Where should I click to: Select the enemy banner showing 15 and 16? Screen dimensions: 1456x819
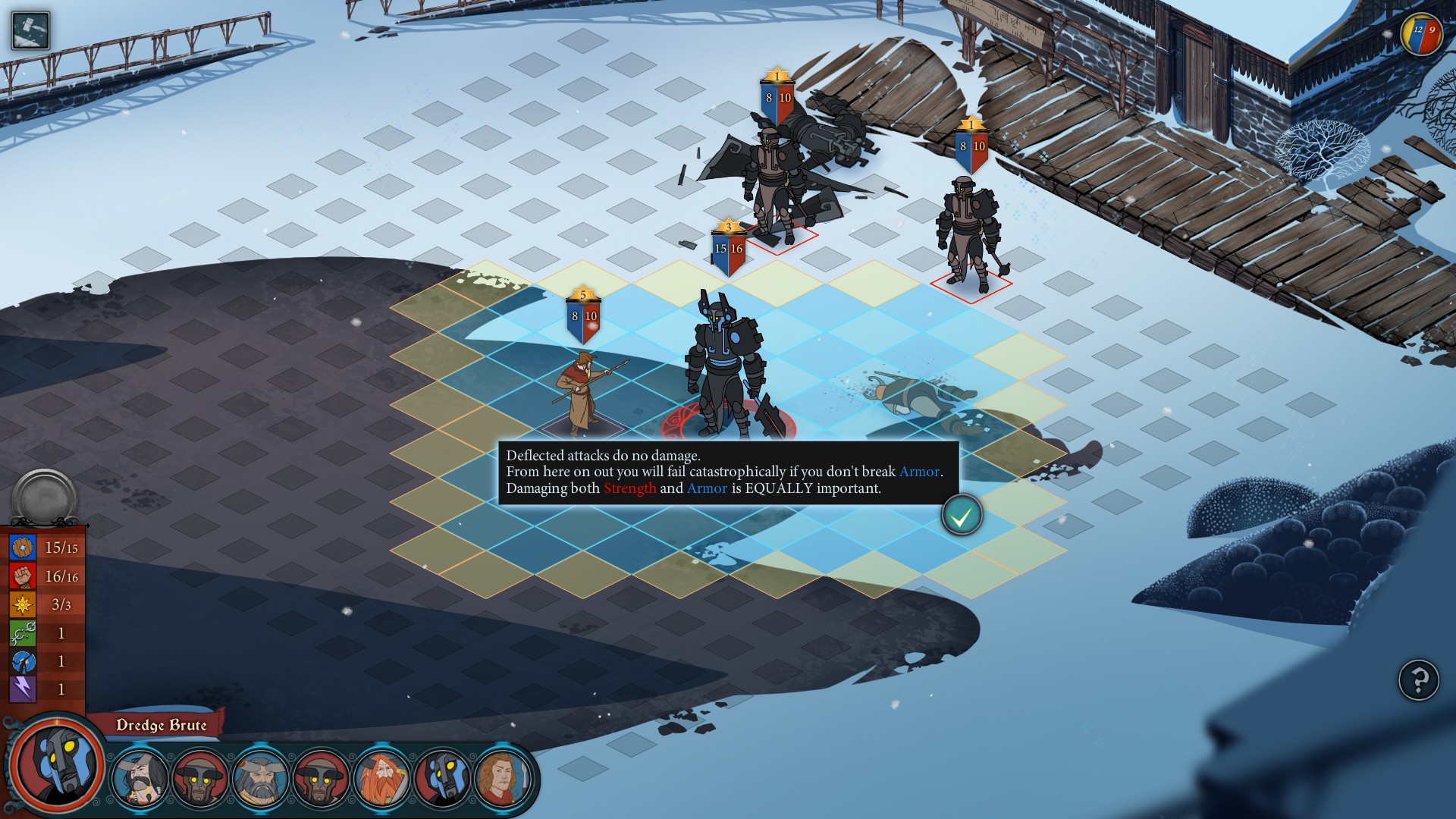pyautogui.click(x=730, y=246)
